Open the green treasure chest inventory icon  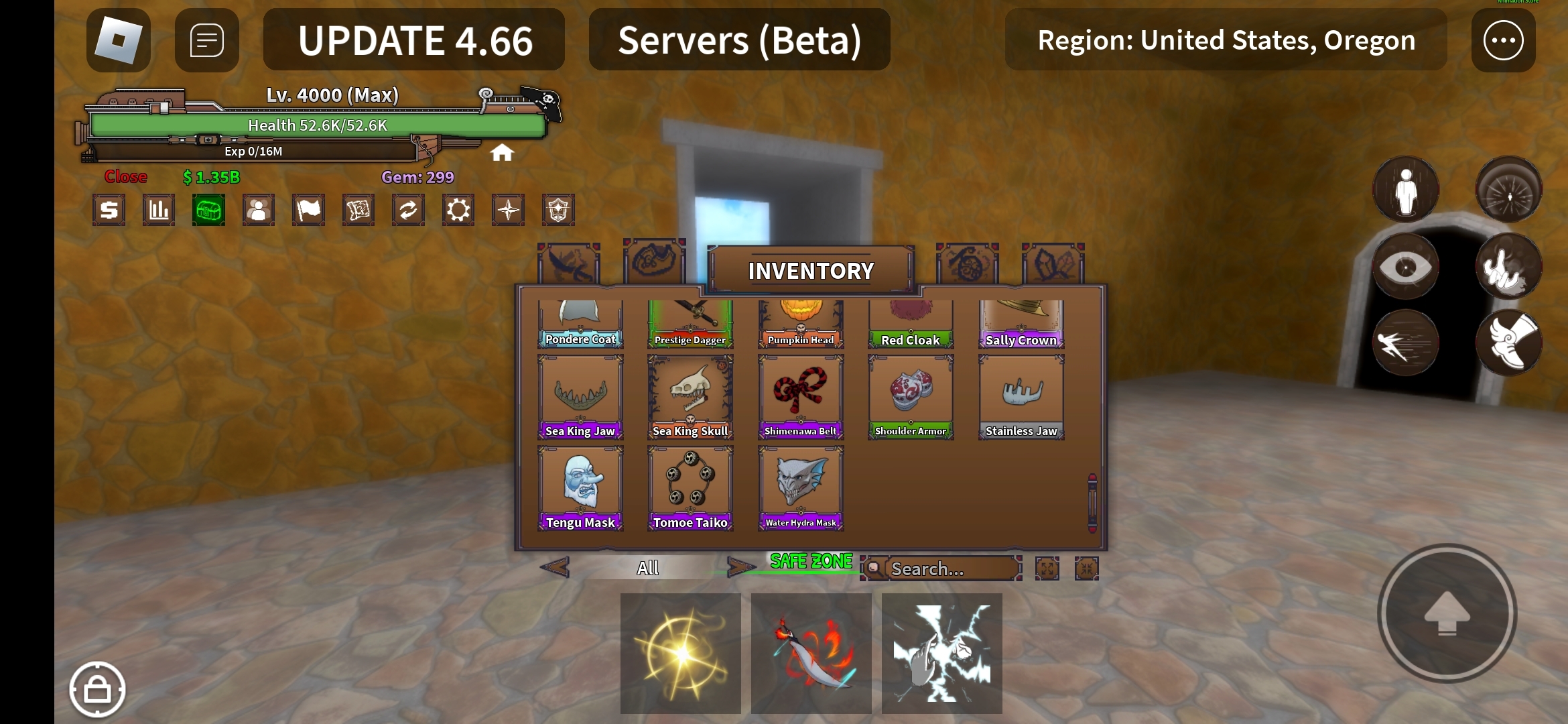click(x=208, y=210)
